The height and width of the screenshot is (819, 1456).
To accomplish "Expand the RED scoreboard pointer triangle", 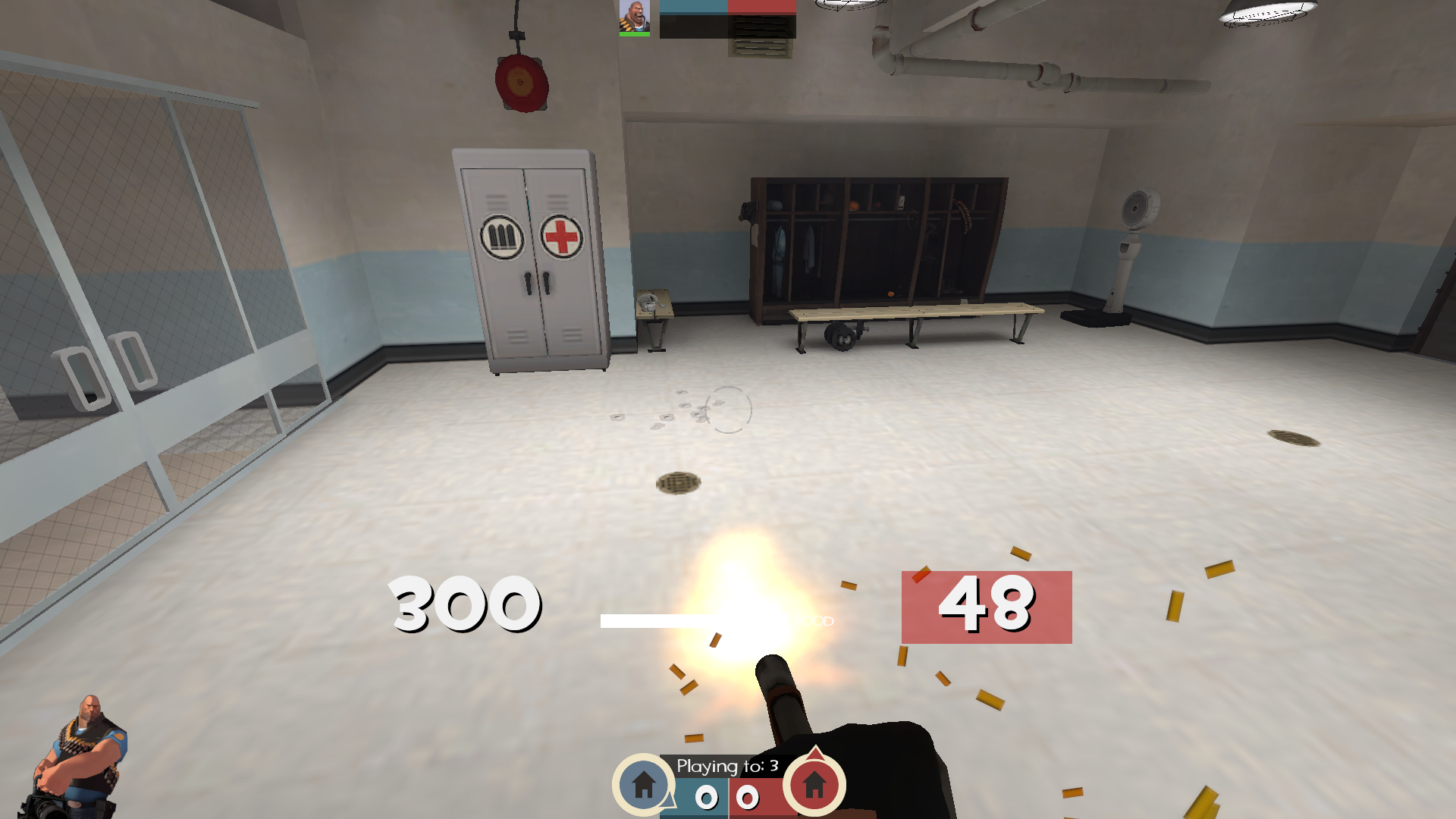I will click(x=817, y=753).
